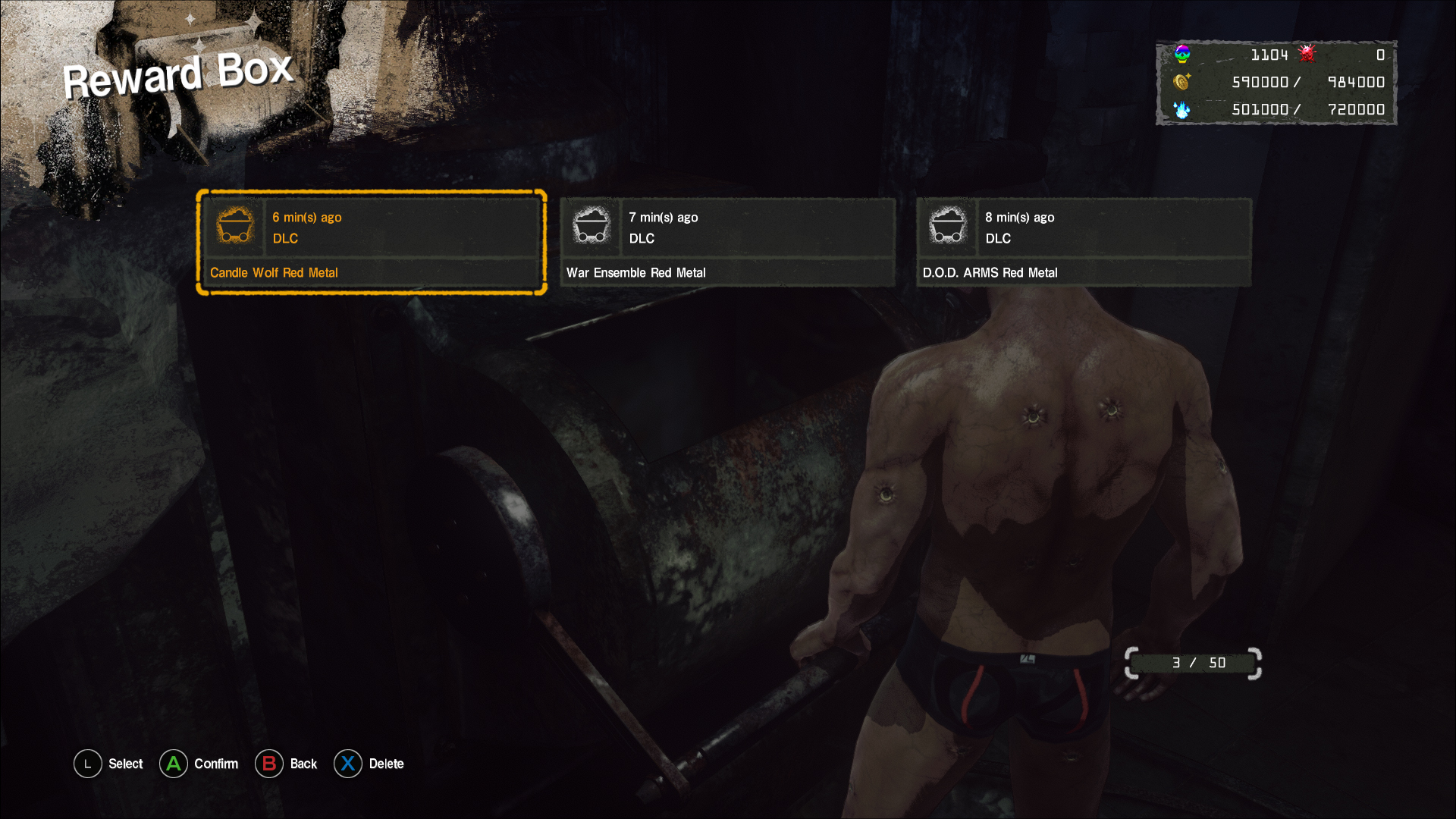Click the red B Back button icon
Screen dimensions: 1456x819
270,764
